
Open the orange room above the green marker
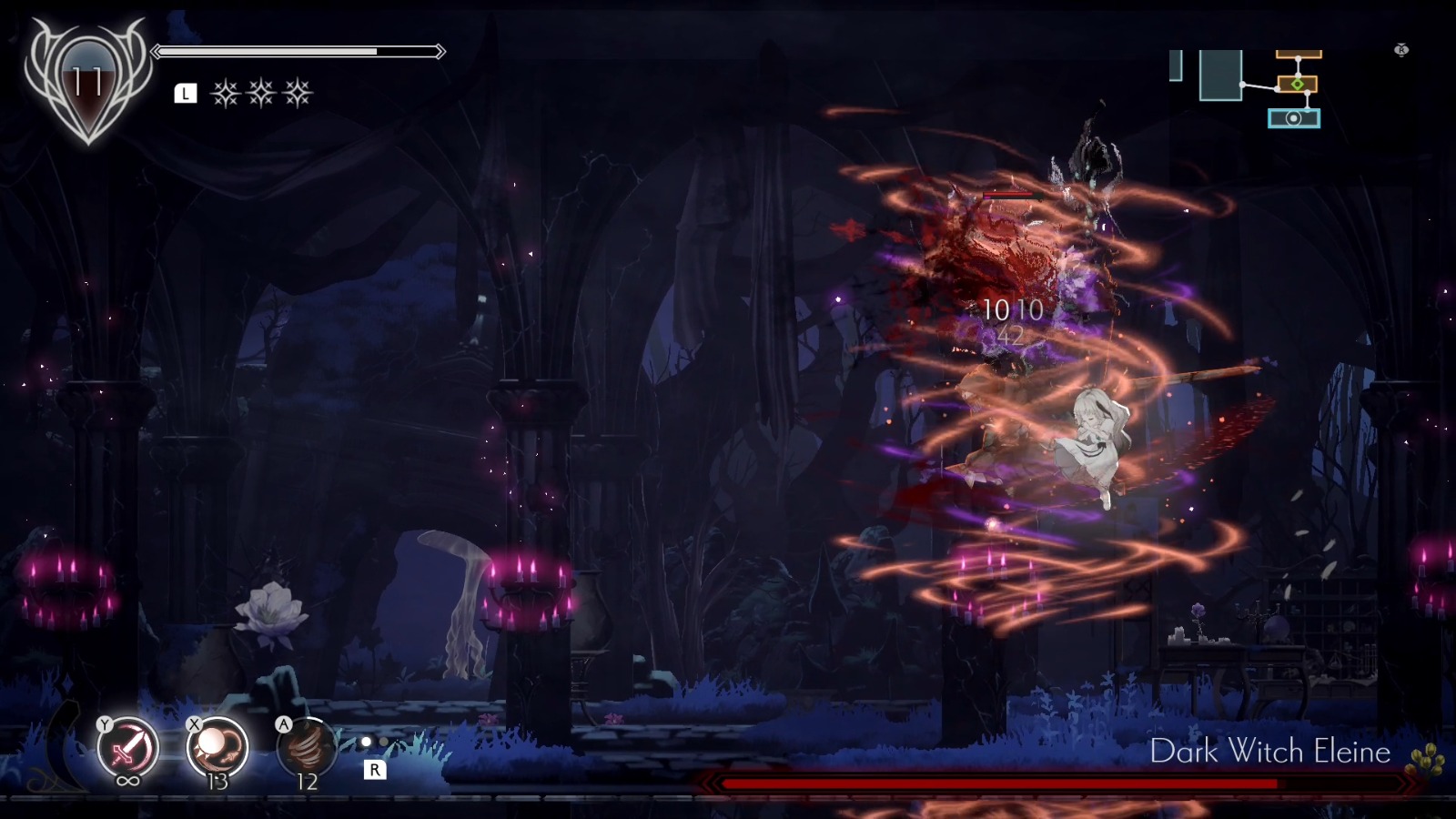click(x=1297, y=55)
